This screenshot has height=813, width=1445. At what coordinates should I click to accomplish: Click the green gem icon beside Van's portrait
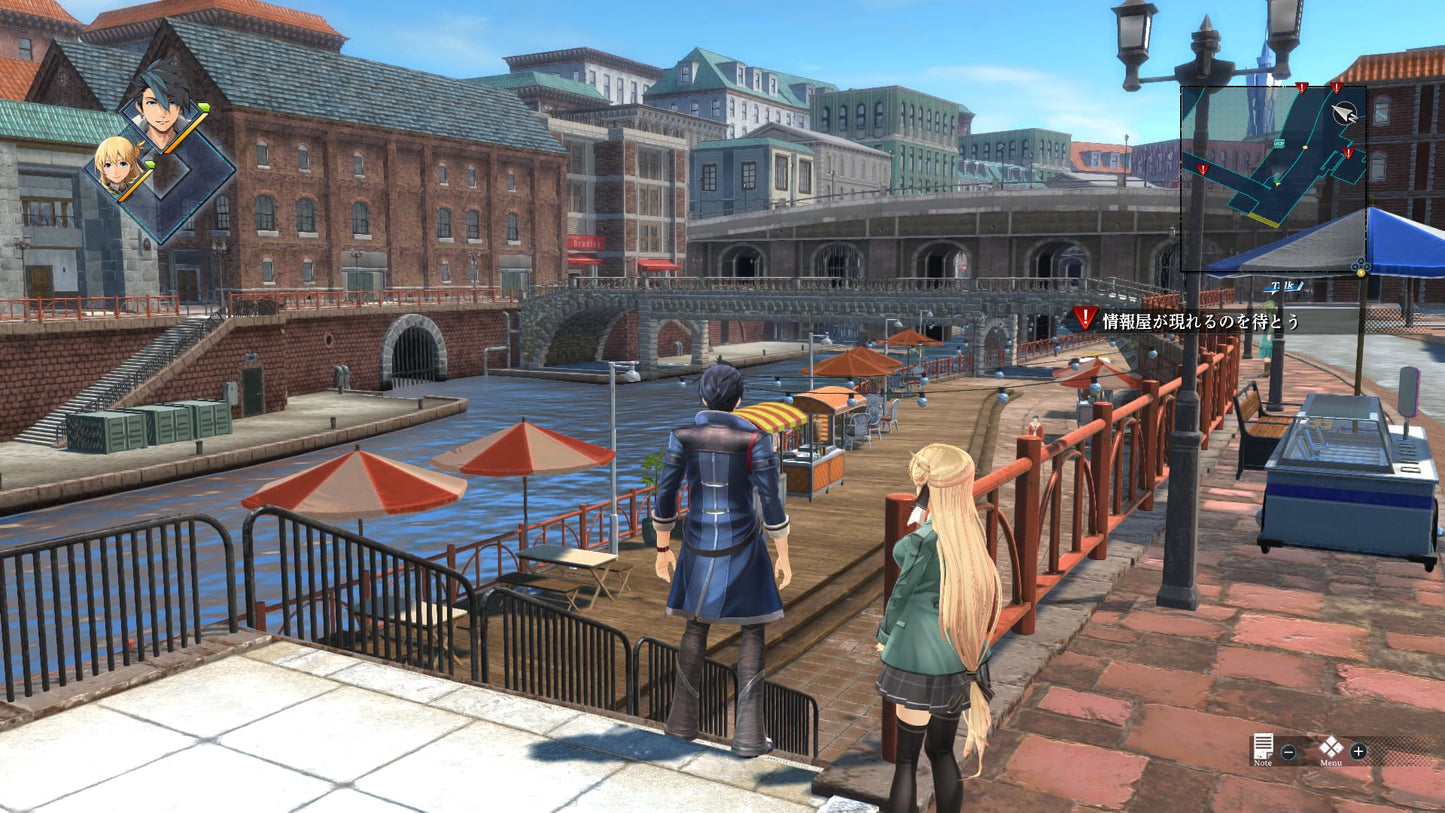click(203, 106)
